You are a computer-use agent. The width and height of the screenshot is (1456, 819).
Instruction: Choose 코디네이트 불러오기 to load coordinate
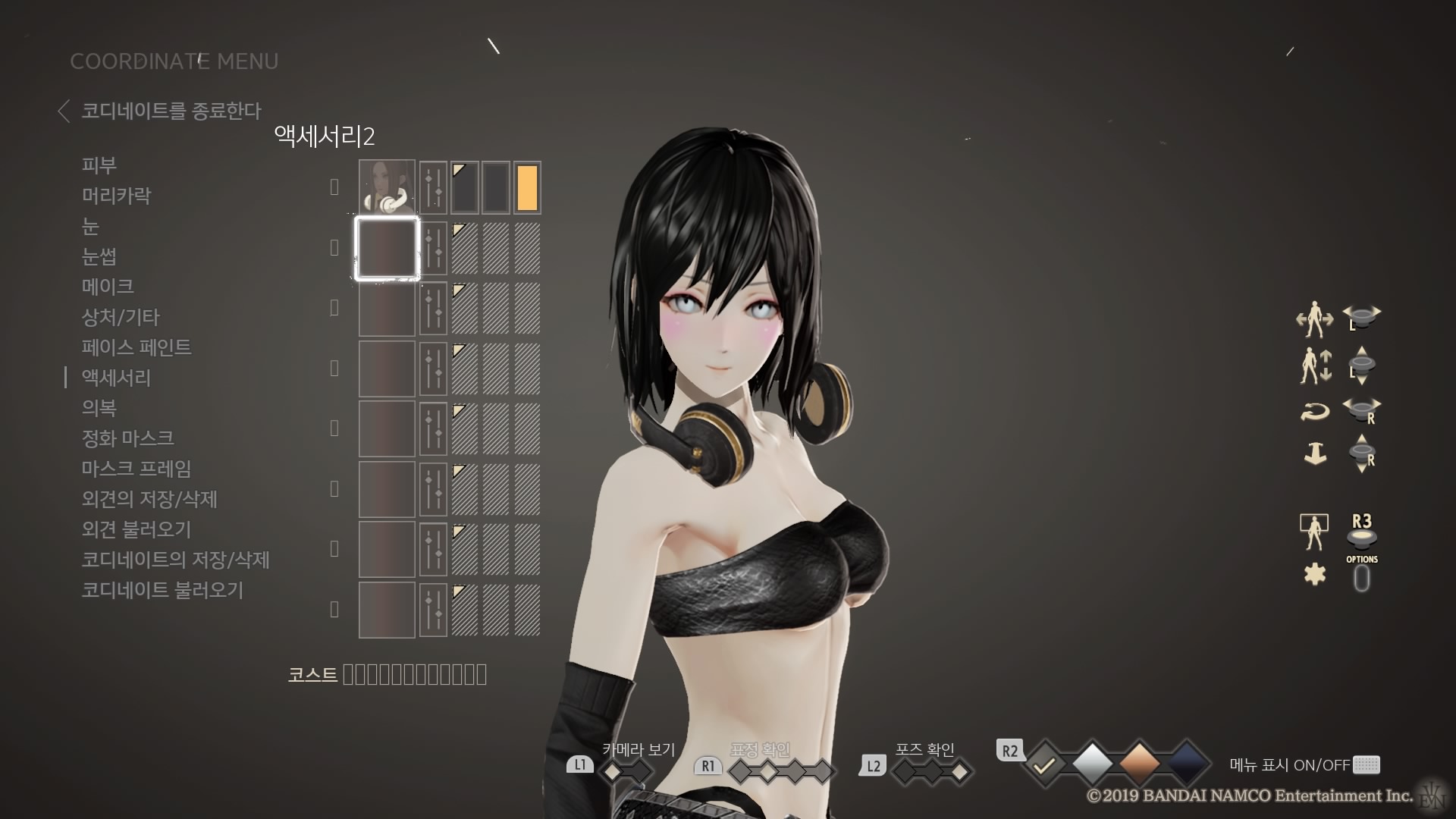point(162,590)
